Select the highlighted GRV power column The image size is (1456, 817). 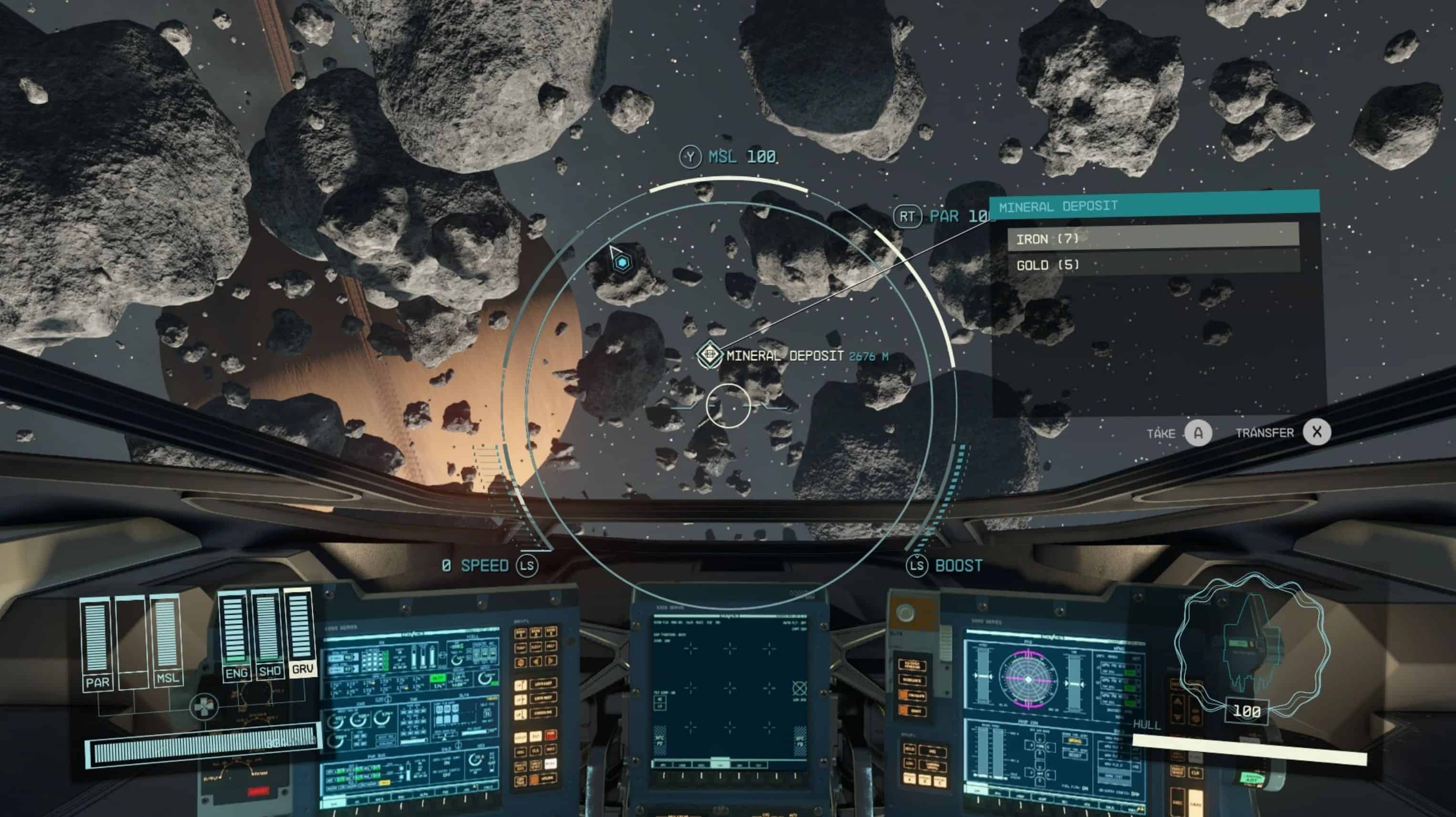click(x=300, y=631)
